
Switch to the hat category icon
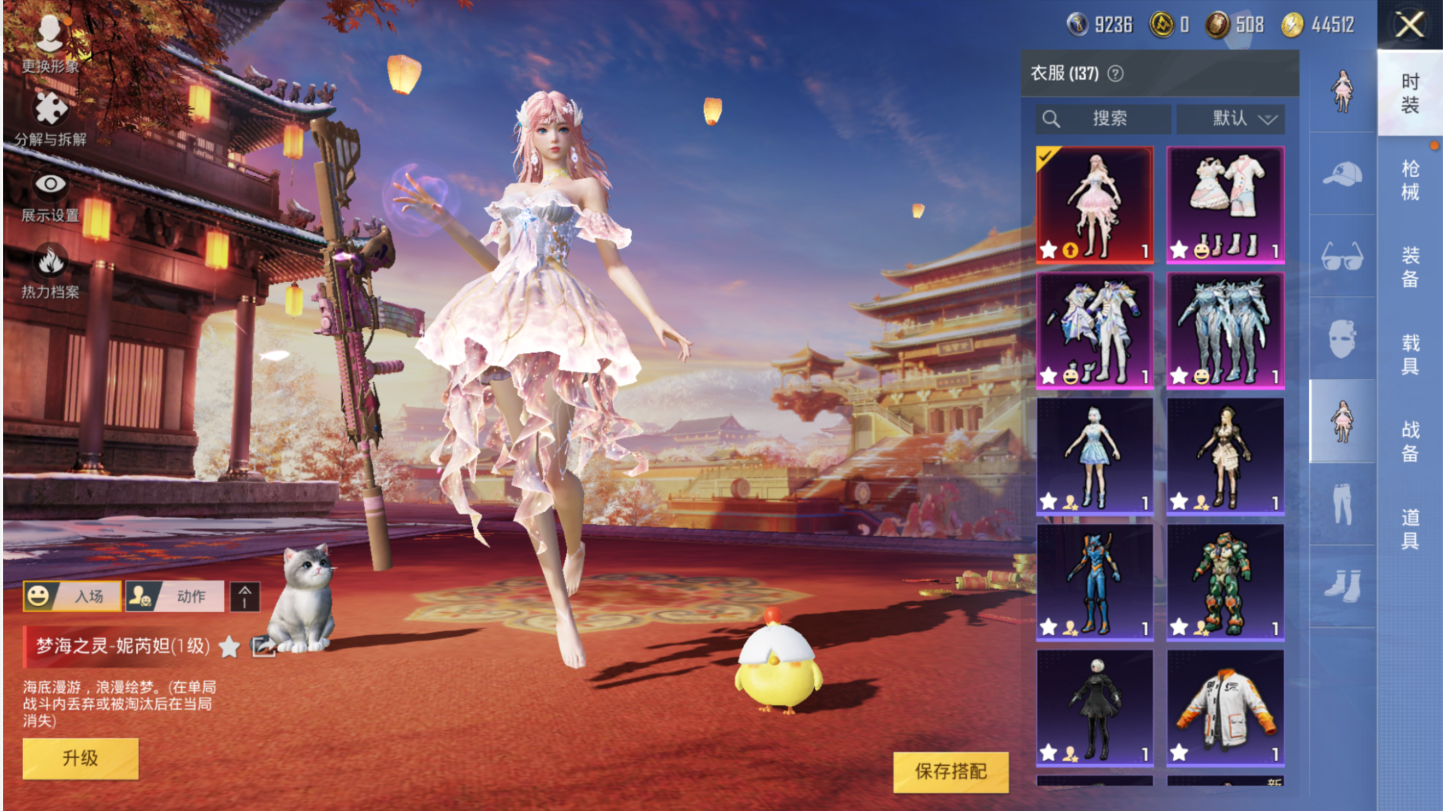pyautogui.click(x=1342, y=175)
